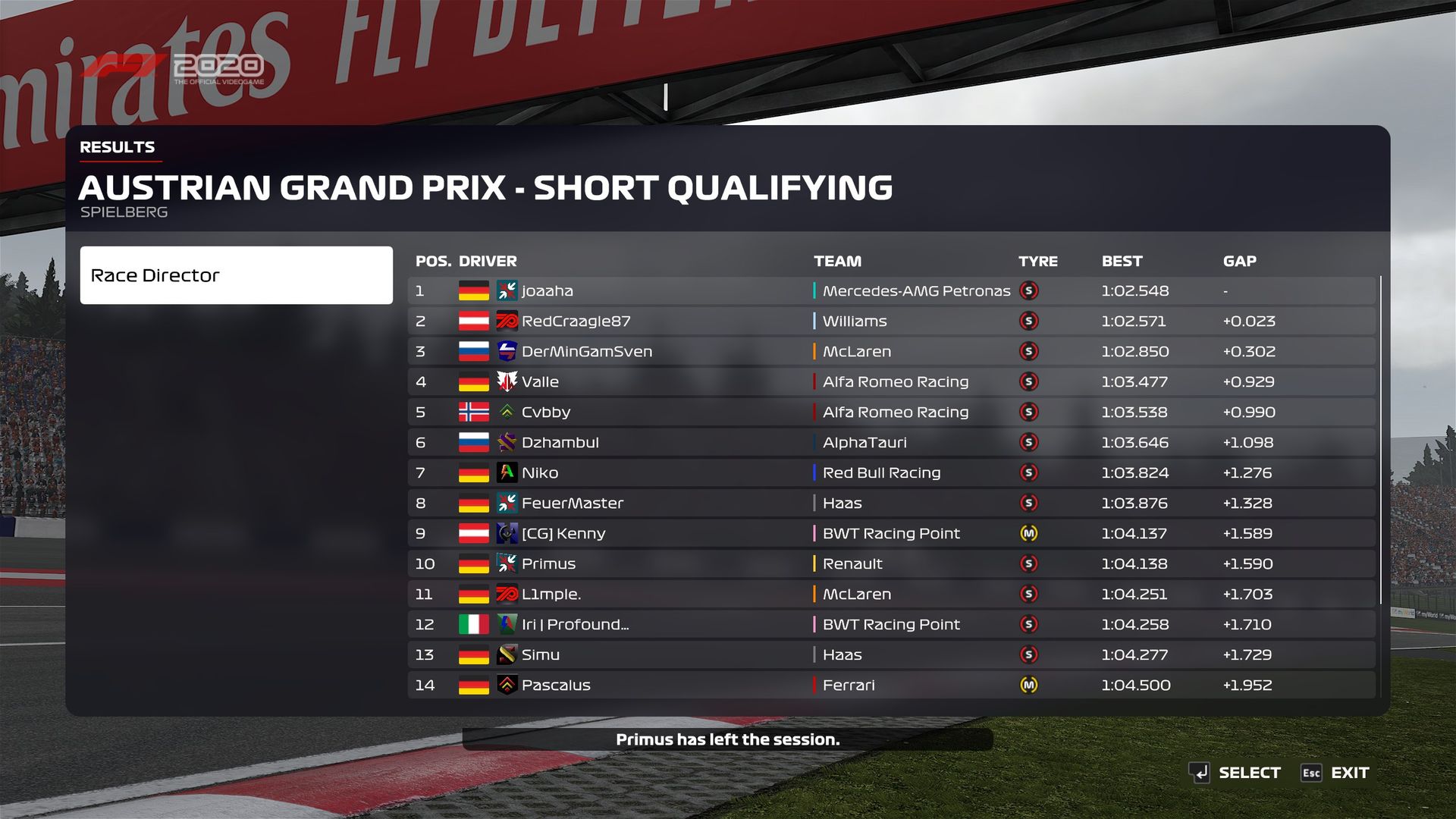Click the results list scrollbar
1456x819 pixels.
pyautogui.click(x=1381, y=440)
